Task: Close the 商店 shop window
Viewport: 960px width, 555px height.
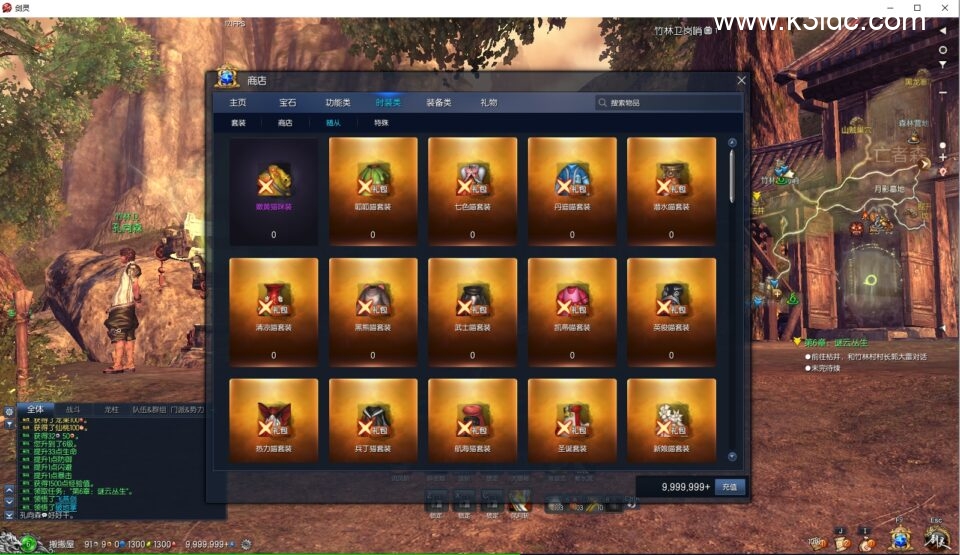Action: coord(741,80)
